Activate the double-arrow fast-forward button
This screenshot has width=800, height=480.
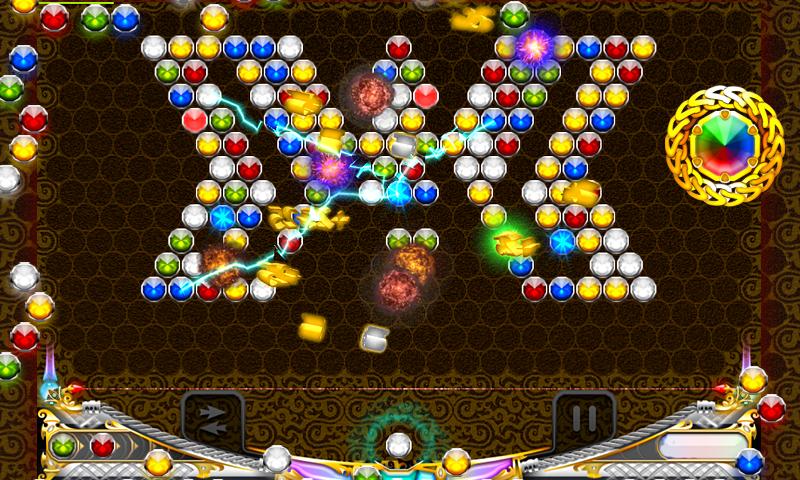[212, 416]
